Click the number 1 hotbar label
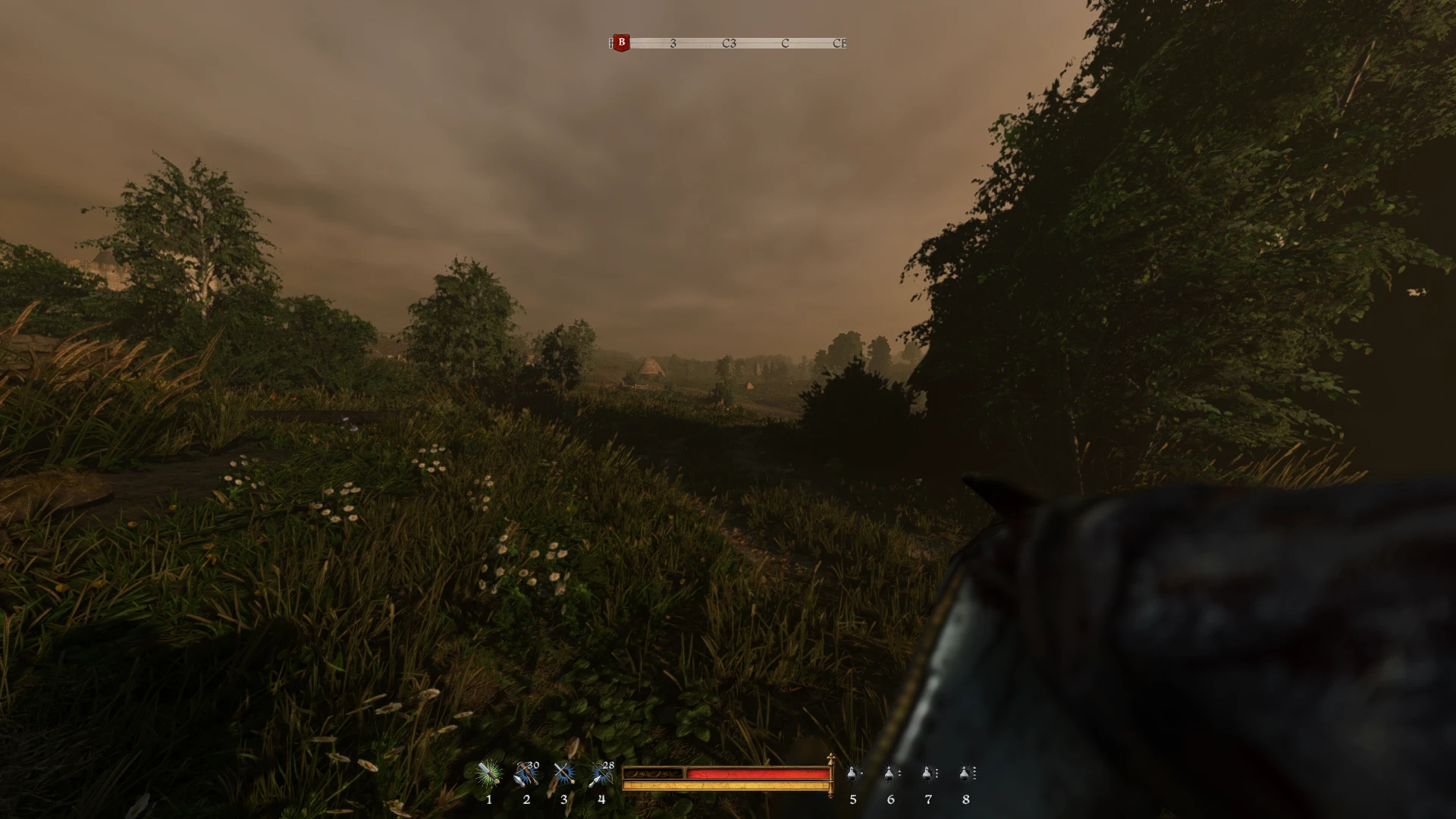Image resolution: width=1456 pixels, height=819 pixels. pos(489,800)
